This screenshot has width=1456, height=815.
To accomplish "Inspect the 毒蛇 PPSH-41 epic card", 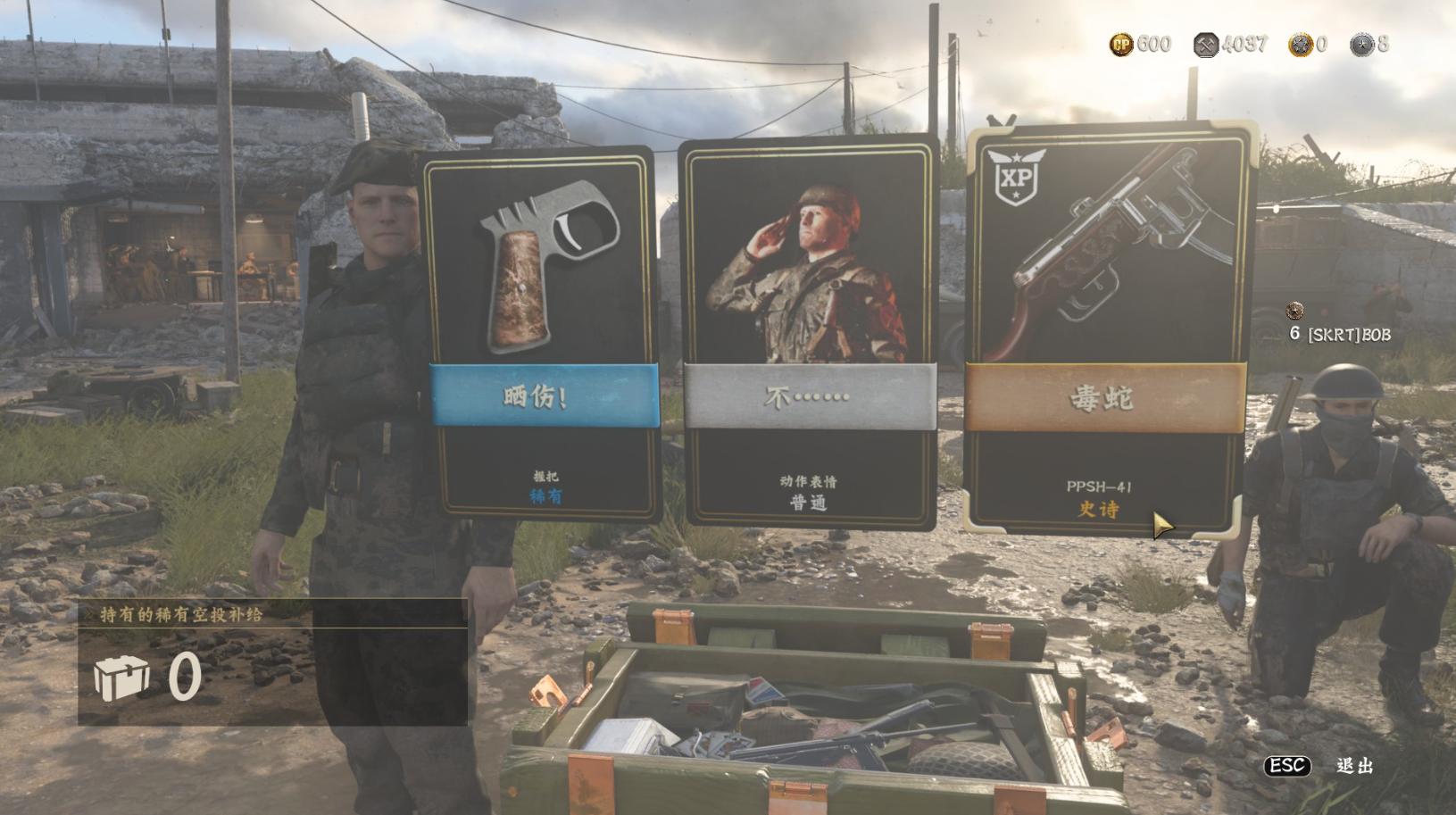I will point(1107,330).
